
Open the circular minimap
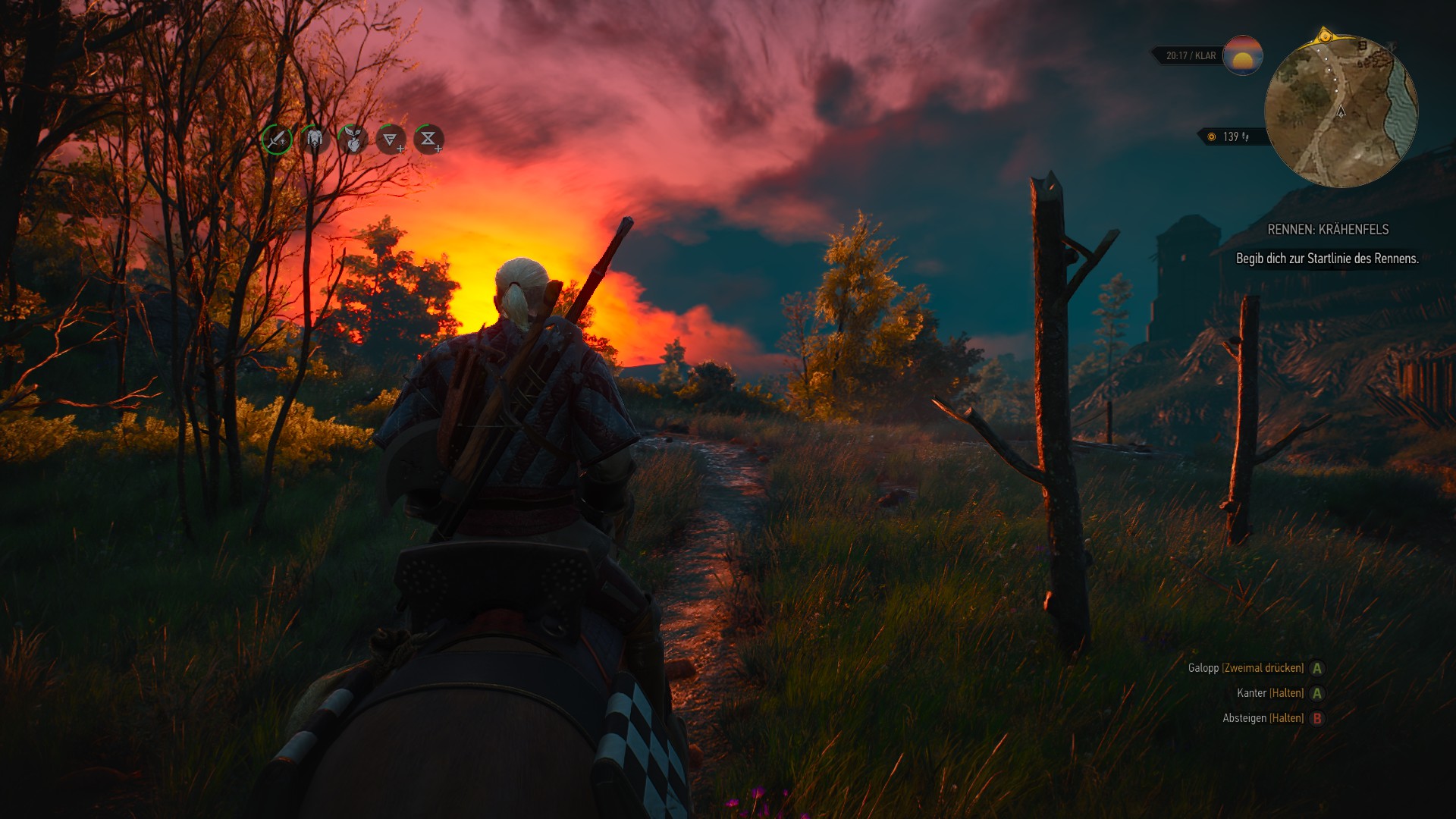click(x=1341, y=112)
